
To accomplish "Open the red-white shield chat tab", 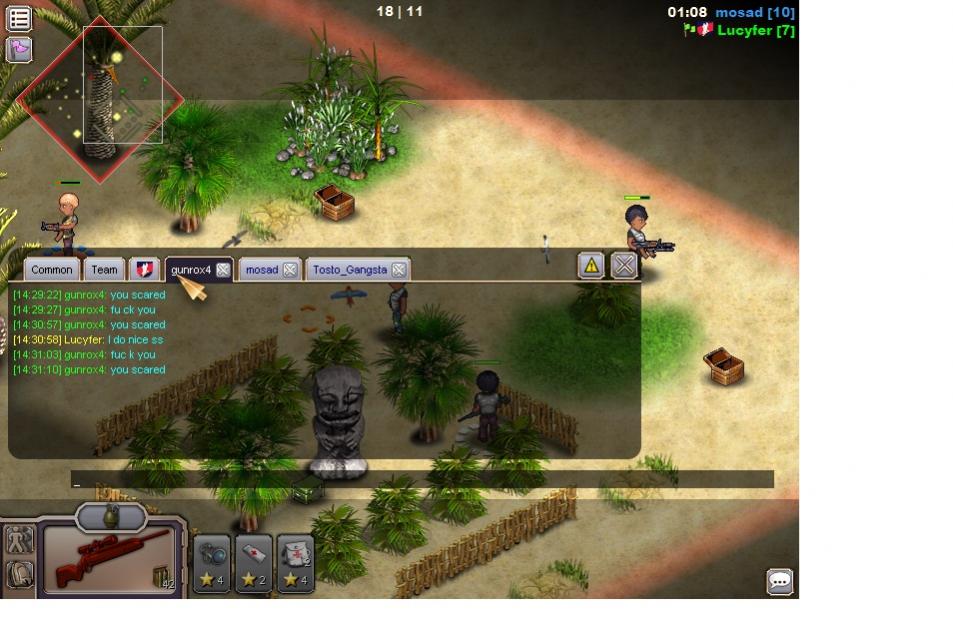I will 145,269.
